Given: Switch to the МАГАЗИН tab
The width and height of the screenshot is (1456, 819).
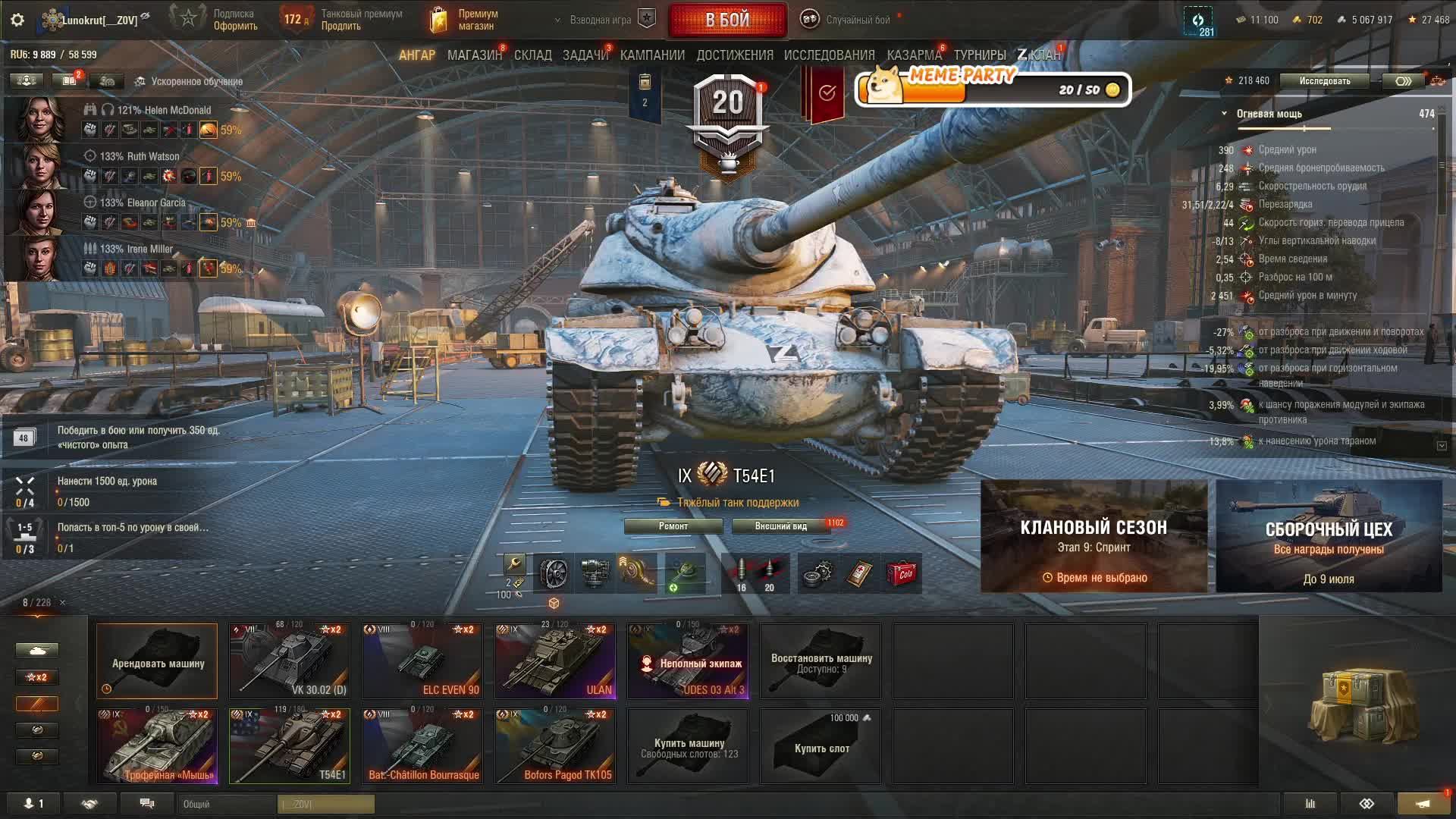Looking at the screenshot, I should click(474, 55).
